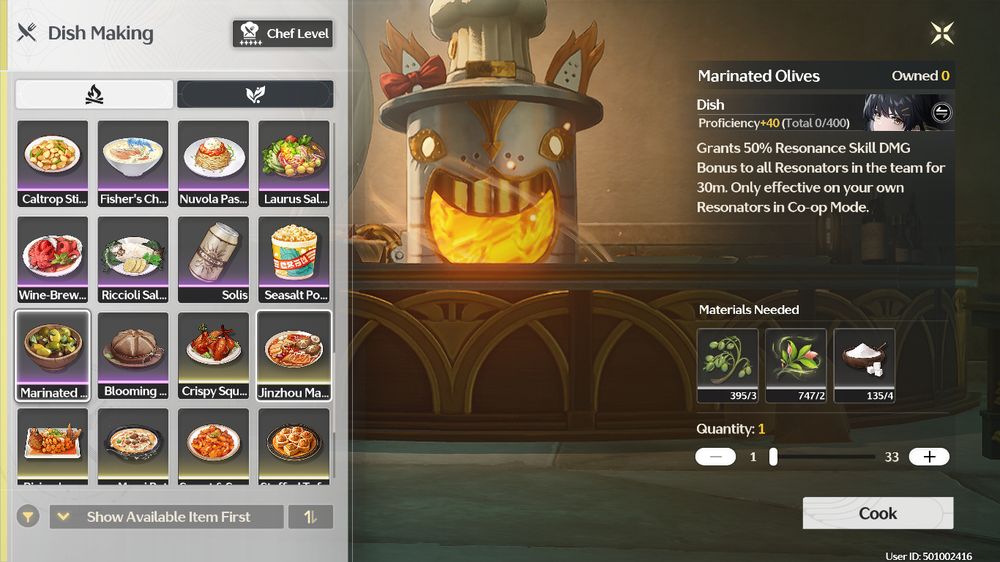
Task: Cook the Marinated Olives dish
Action: 877,513
